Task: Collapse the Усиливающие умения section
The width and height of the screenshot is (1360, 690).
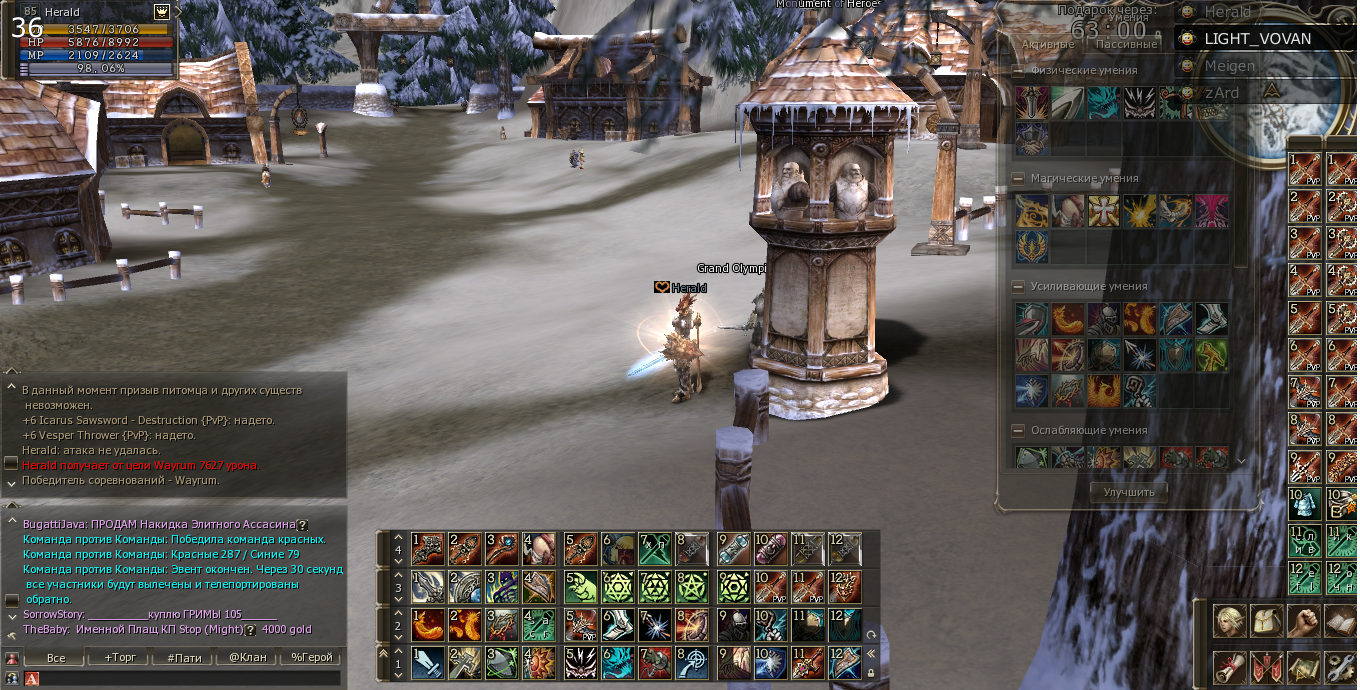Action: pyautogui.click(x=1018, y=286)
